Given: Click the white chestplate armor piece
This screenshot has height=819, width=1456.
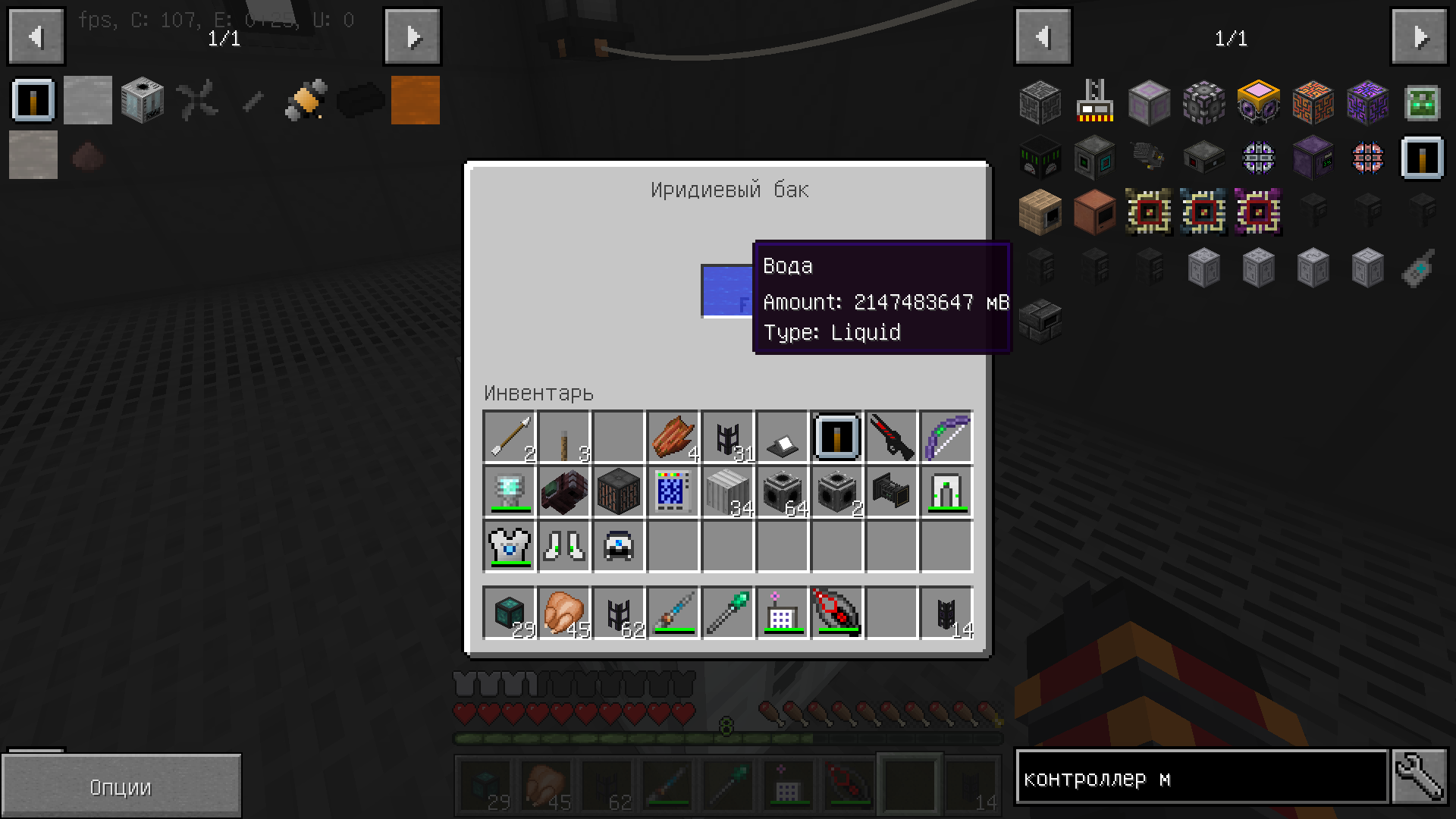Looking at the screenshot, I should click(x=509, y=544).
